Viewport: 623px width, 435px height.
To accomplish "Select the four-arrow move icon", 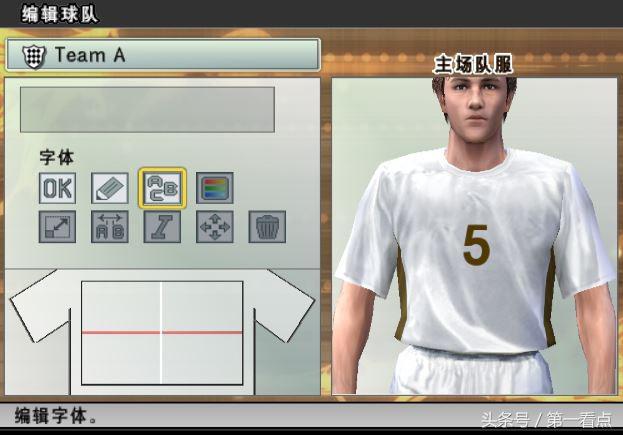I will [x=215, y=227].
